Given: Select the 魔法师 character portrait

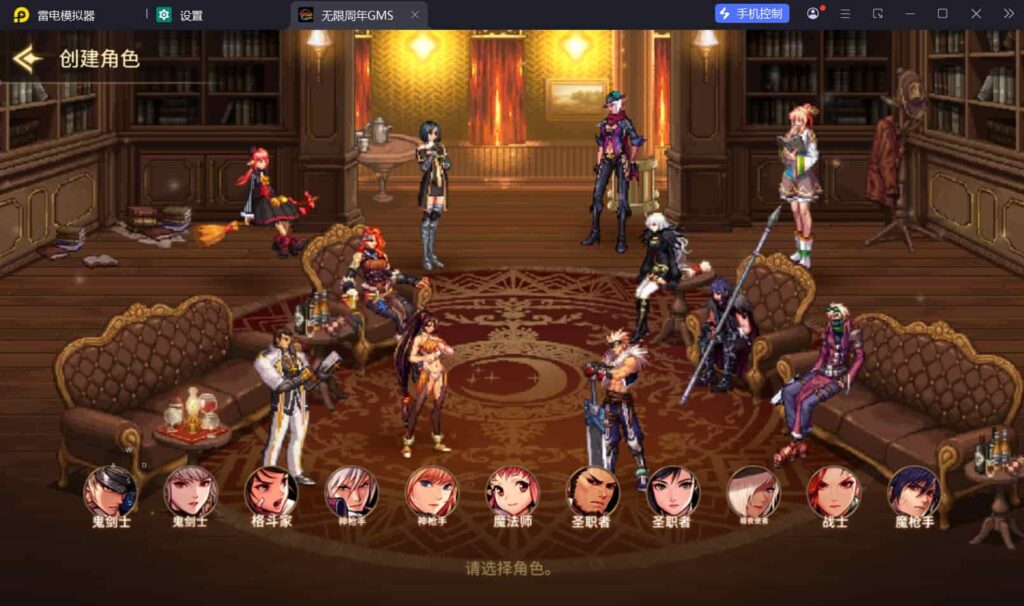Looking at the screenshot, I should click(512, 492).
